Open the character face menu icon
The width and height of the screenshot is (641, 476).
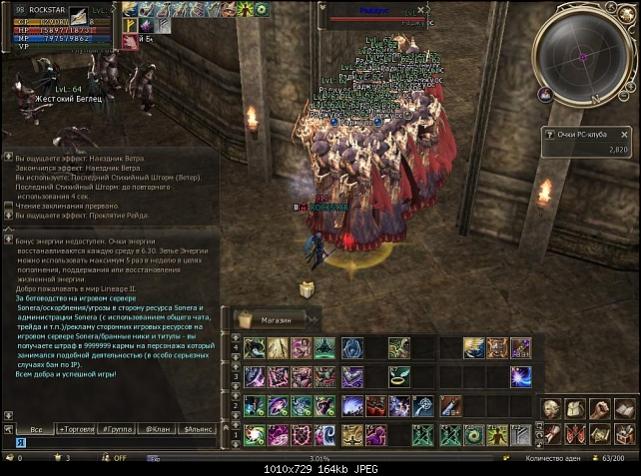551,408
